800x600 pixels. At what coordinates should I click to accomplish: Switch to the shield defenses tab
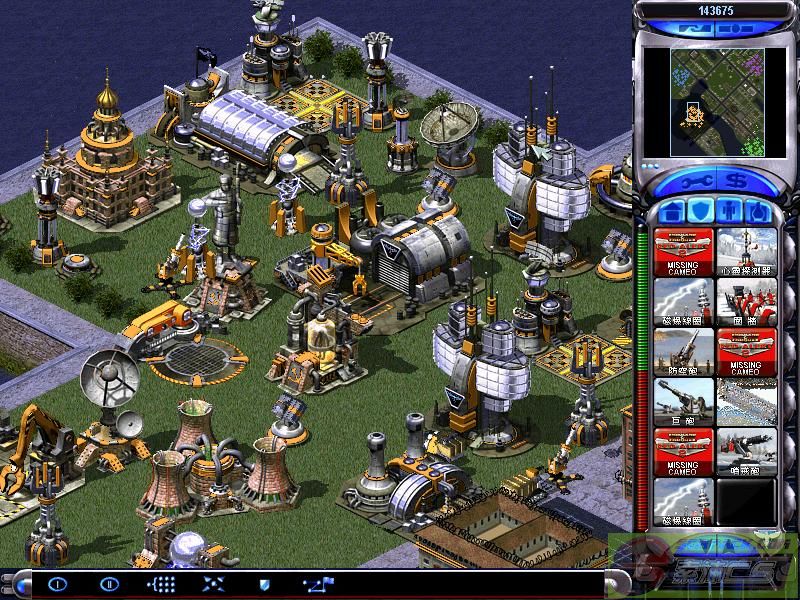click(x=701, y=212)
